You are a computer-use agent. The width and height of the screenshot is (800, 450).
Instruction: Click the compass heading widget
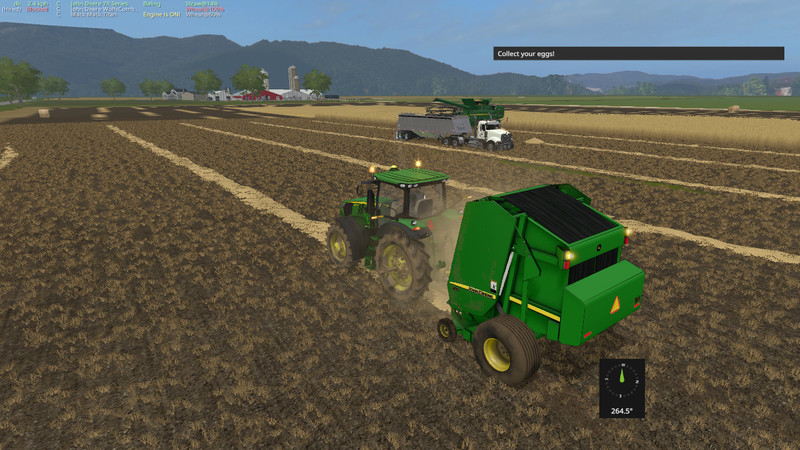point(622,388)
